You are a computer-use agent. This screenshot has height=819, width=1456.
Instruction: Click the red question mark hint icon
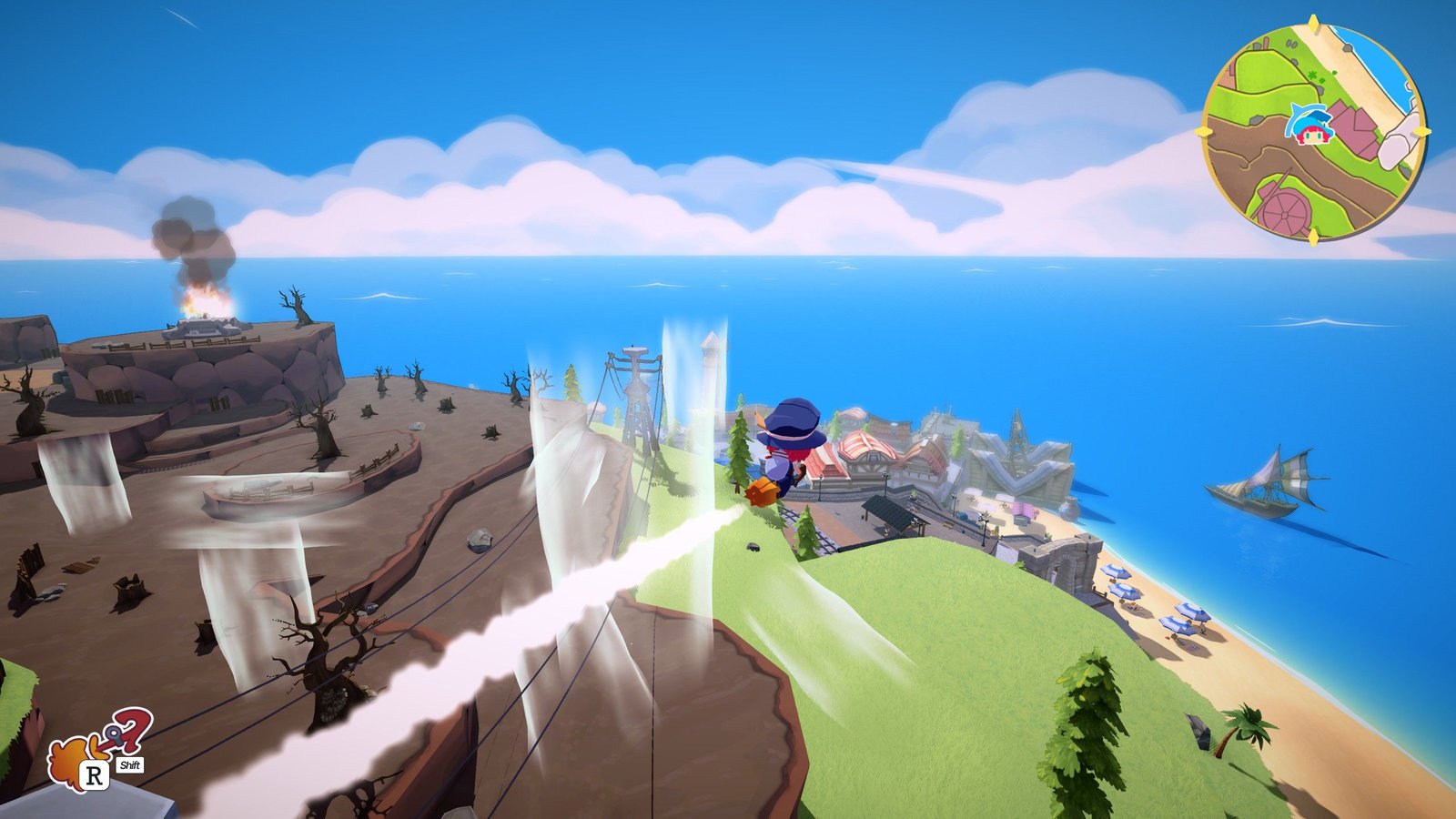pyautogui.click(x=133, y=730)
